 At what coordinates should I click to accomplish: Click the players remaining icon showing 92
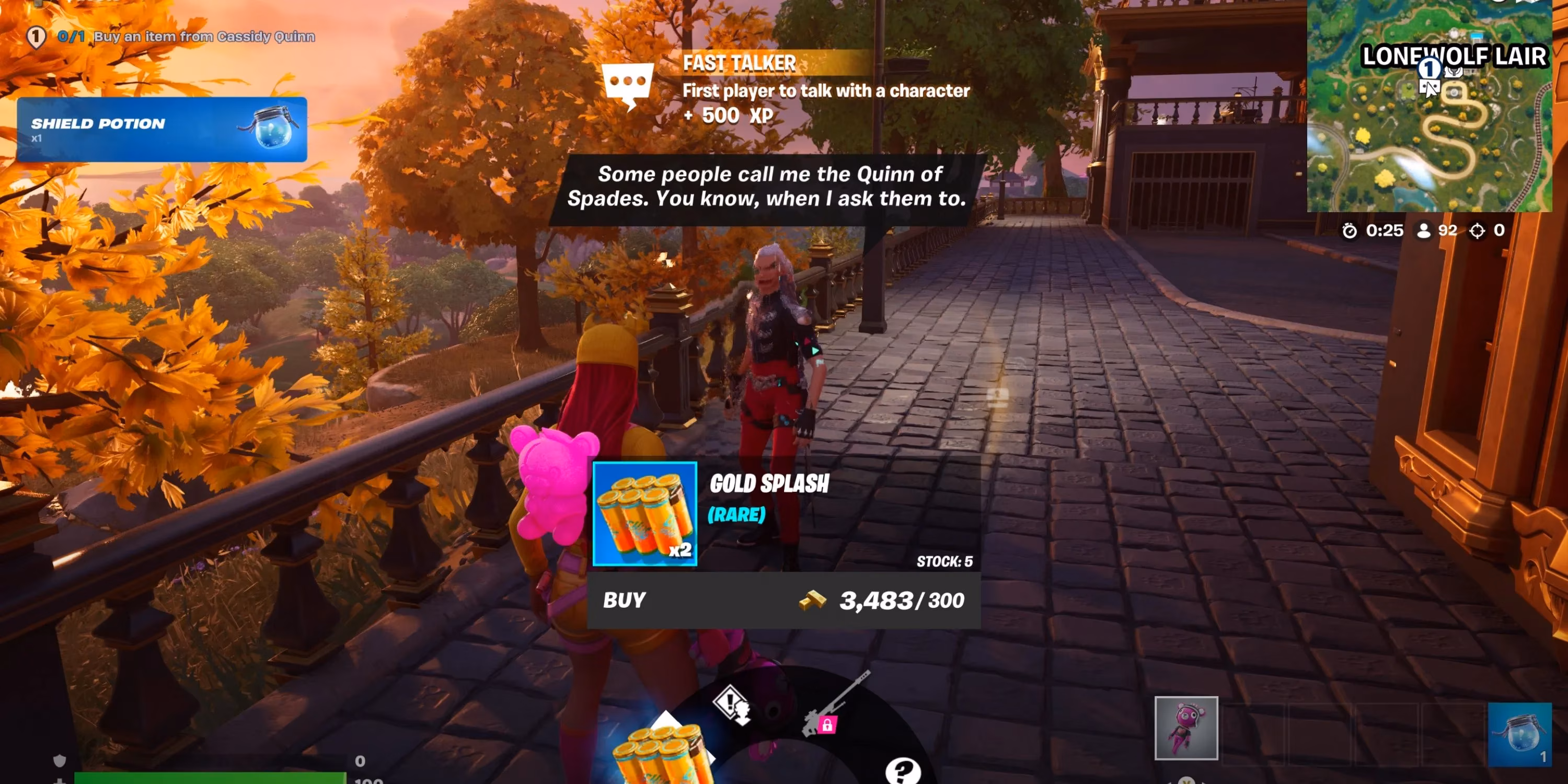point(1424,230)
